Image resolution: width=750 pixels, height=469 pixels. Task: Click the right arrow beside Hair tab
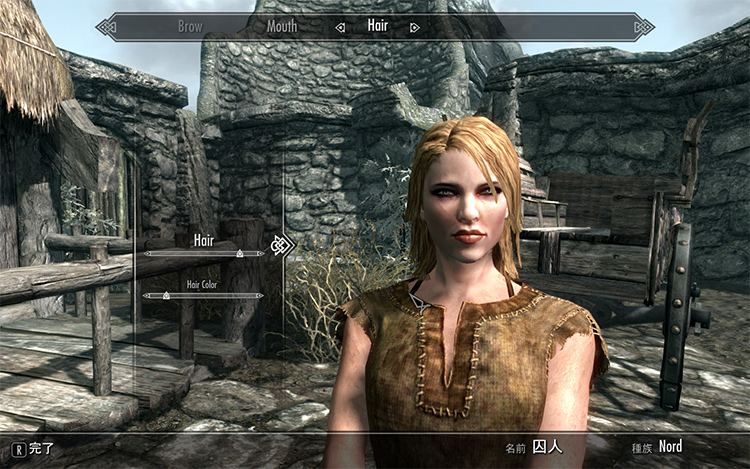pos(415,27)
